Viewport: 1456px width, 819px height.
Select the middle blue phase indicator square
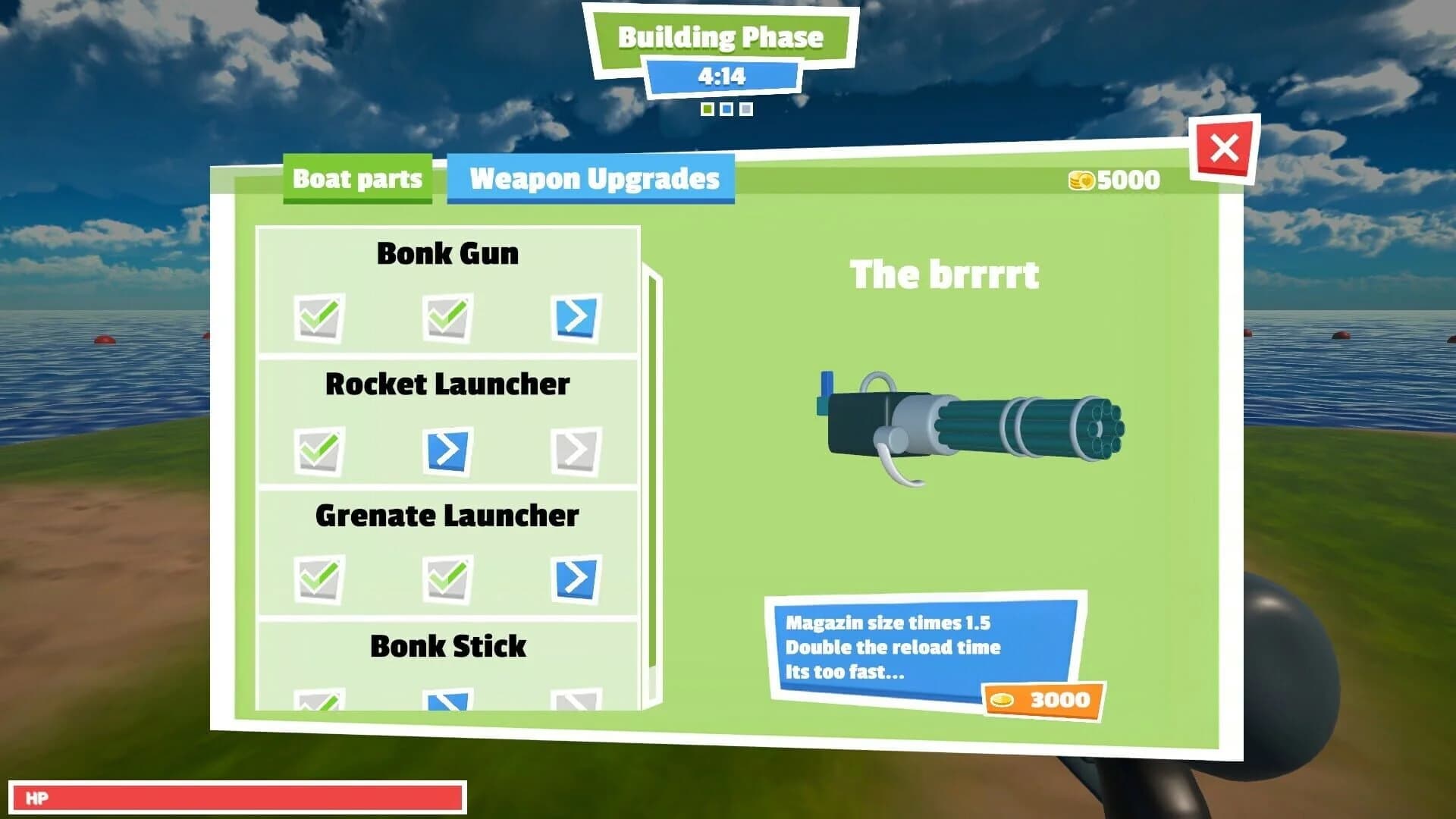click(725, 108)
